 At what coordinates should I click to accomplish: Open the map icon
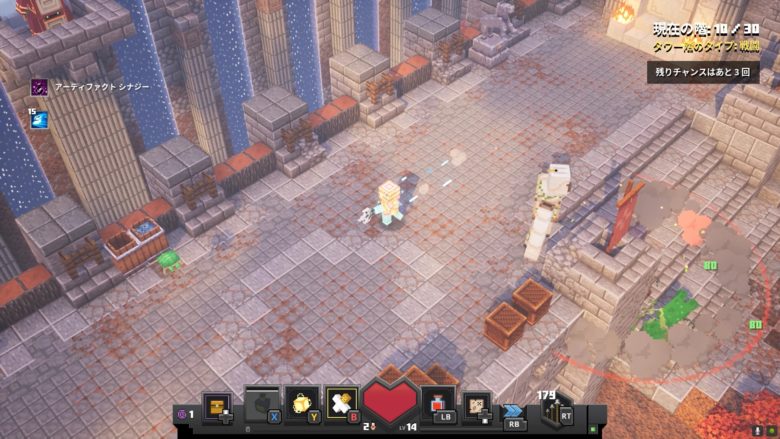[x=478, y=404]
